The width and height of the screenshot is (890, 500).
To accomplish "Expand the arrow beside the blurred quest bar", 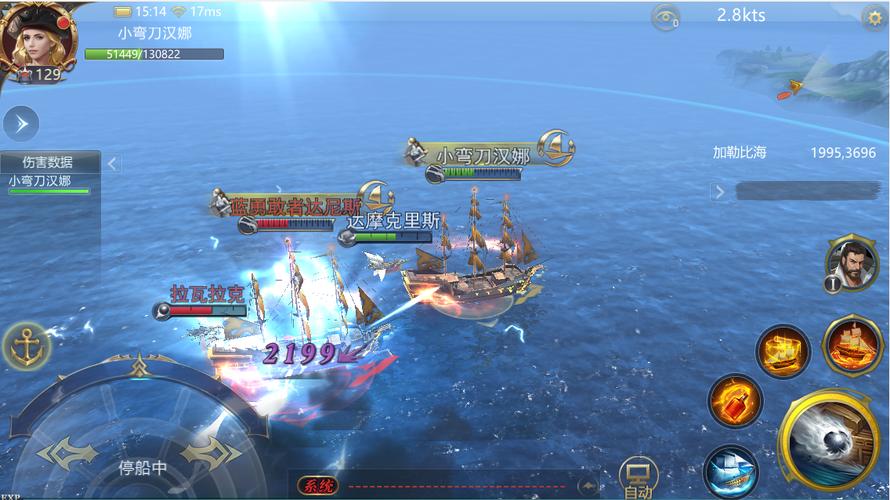I will (720, 192).
